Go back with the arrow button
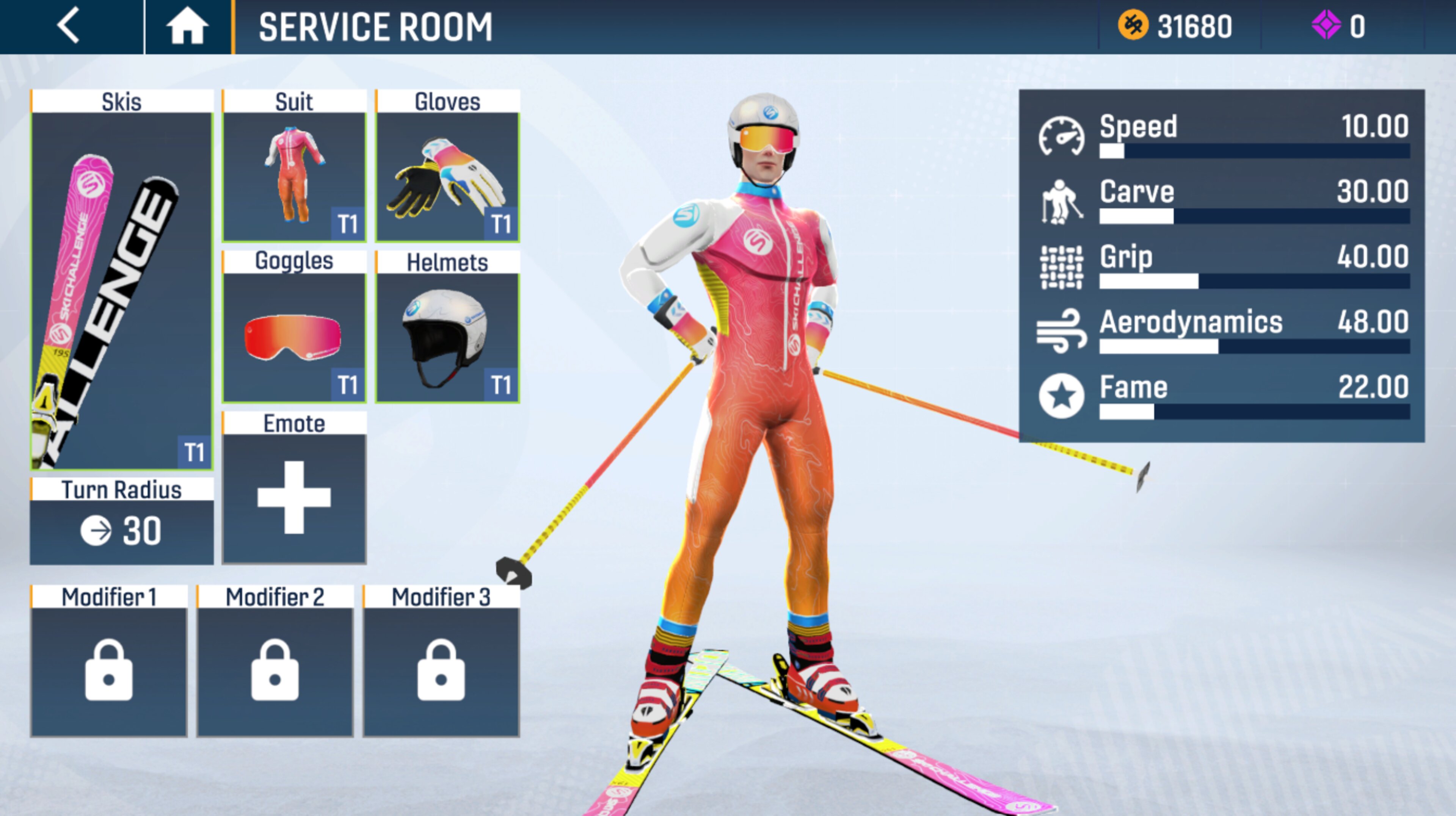 coord(69,27)
